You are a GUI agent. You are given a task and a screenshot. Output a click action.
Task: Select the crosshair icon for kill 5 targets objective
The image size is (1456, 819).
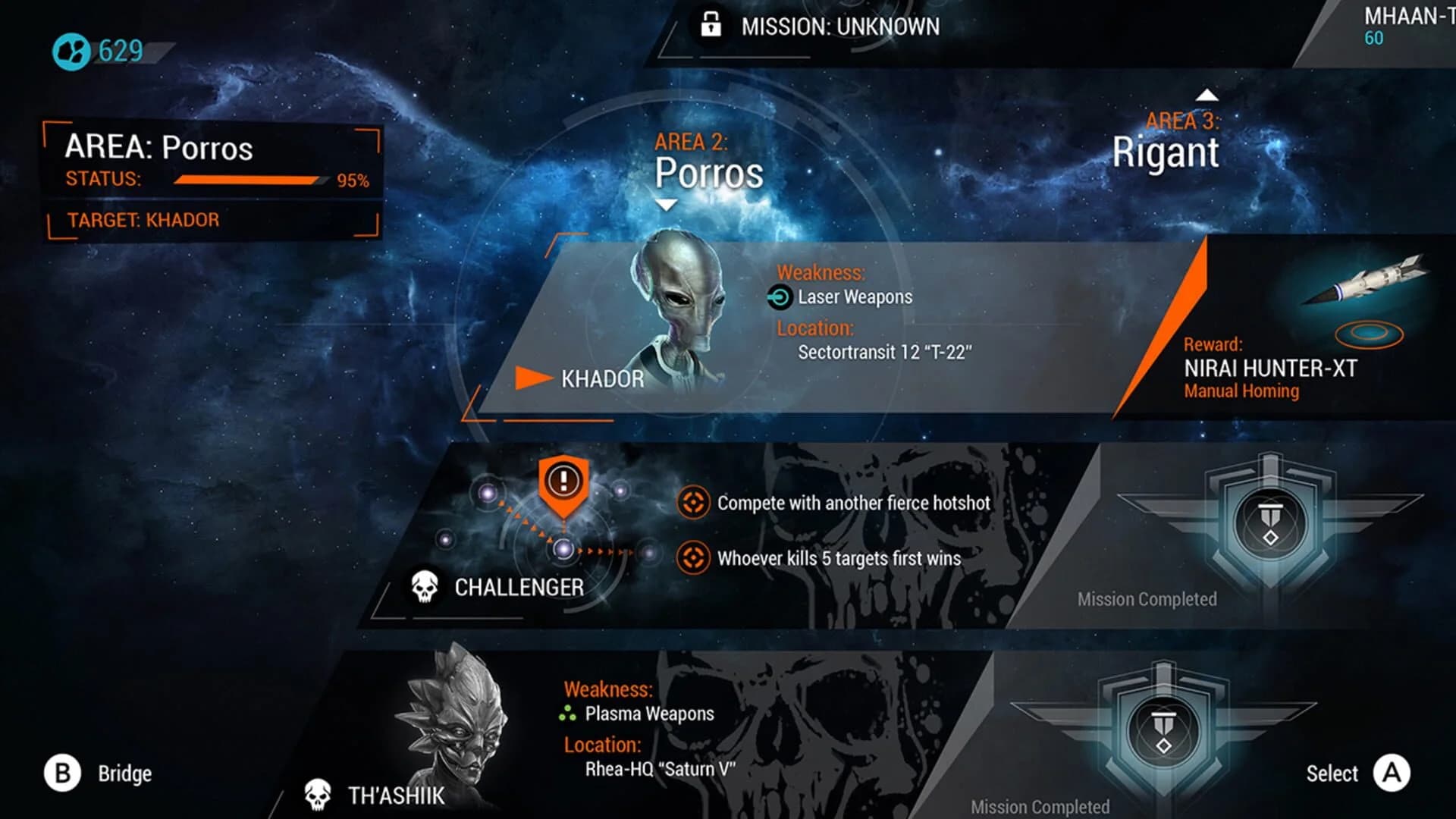694,557
